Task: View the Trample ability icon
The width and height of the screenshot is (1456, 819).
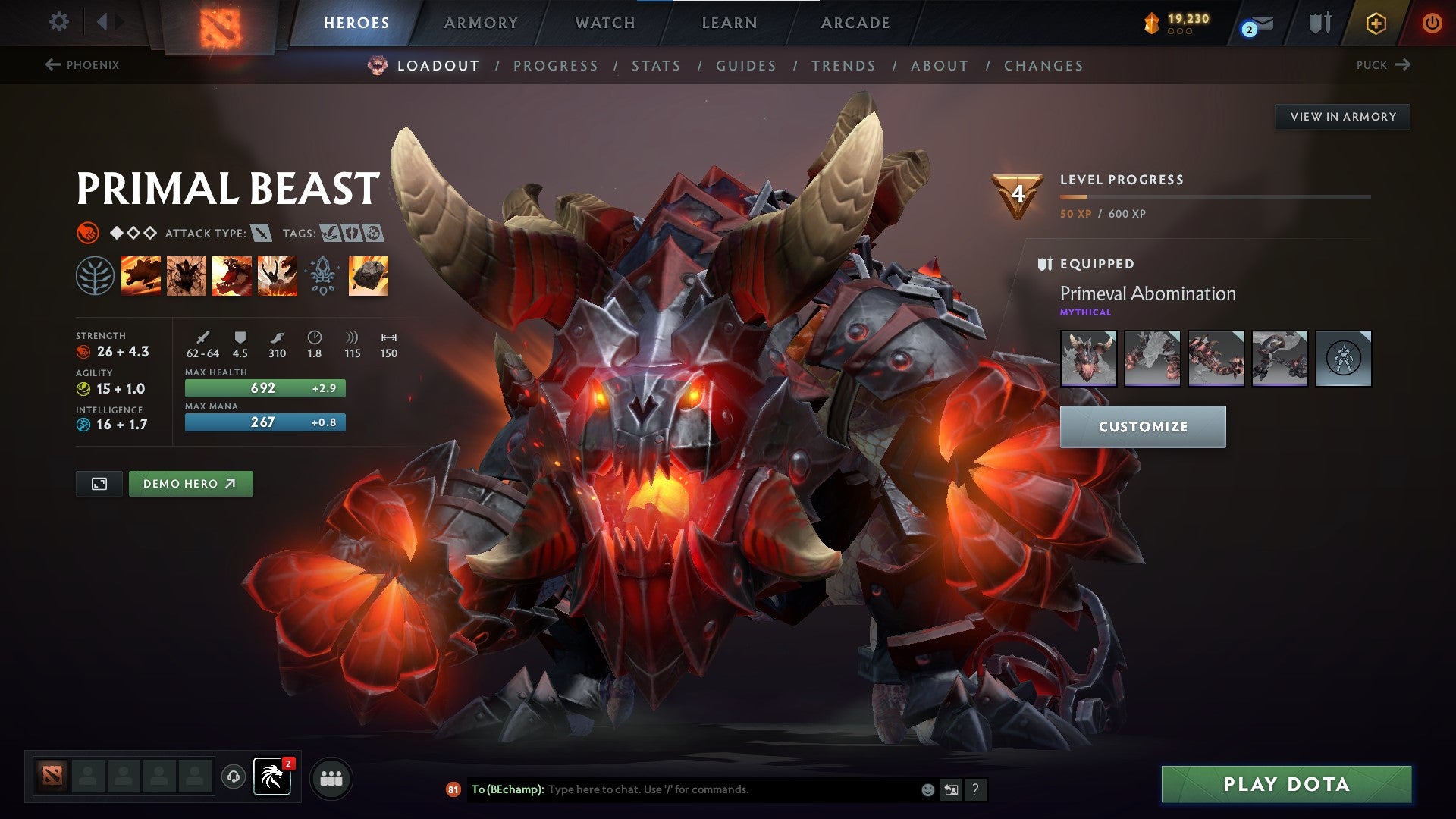Action: [x=187, y=276]
